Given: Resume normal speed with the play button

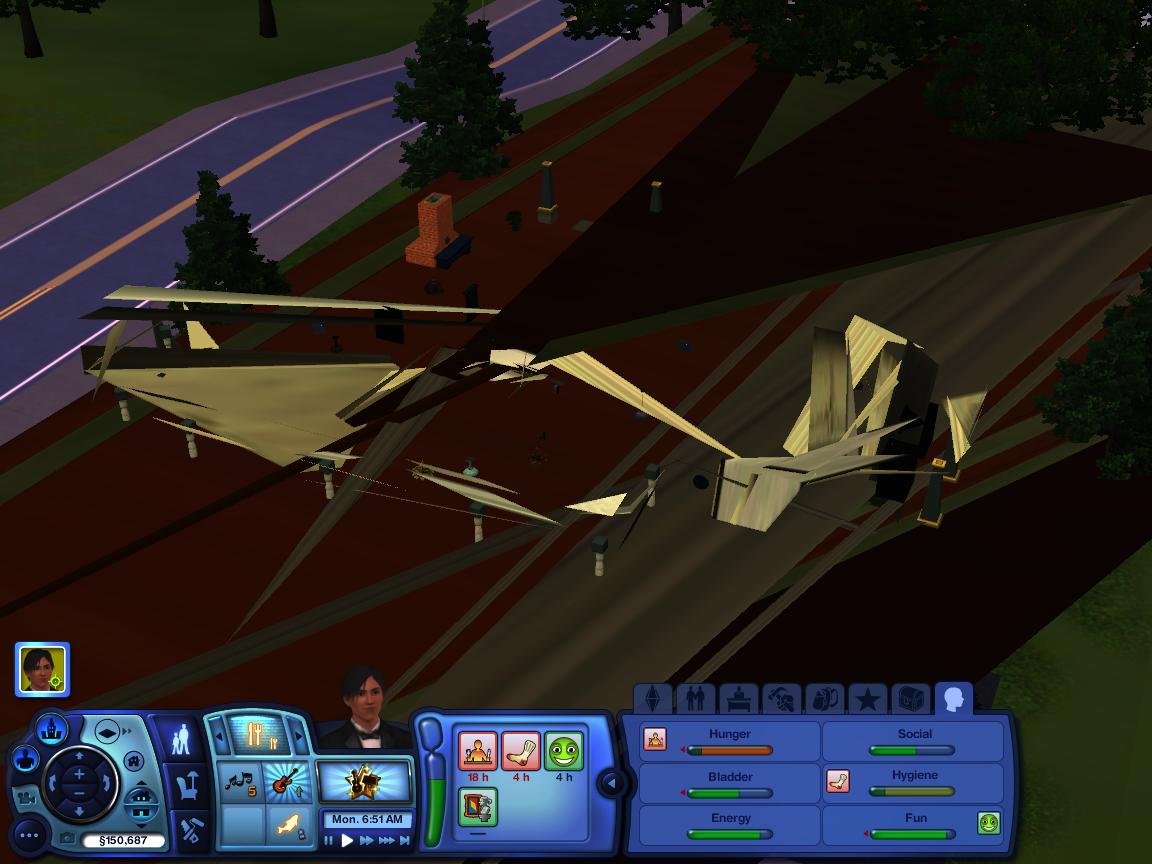Looking at the screenshot, I should point(347,841).
